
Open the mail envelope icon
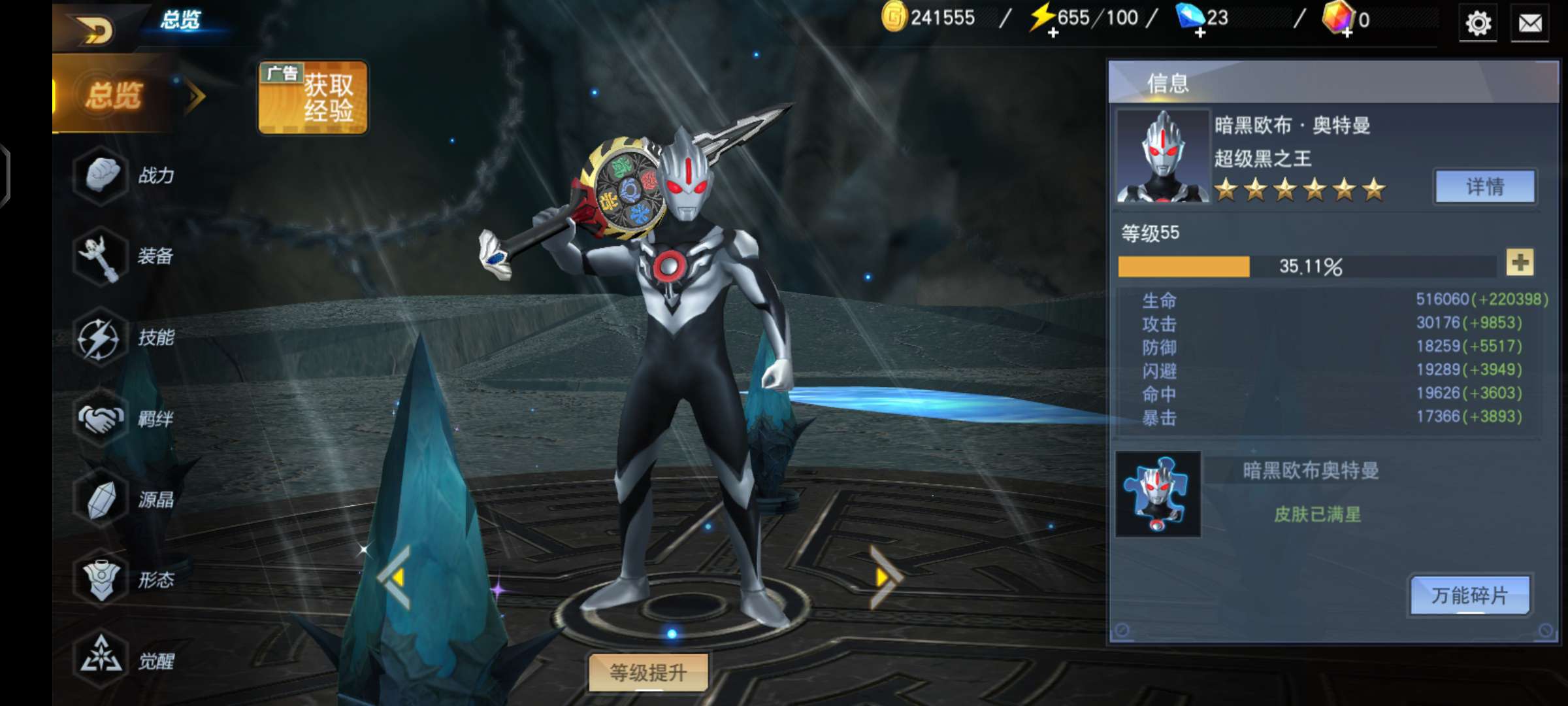pyautogui.click(x=1529, y=24)
